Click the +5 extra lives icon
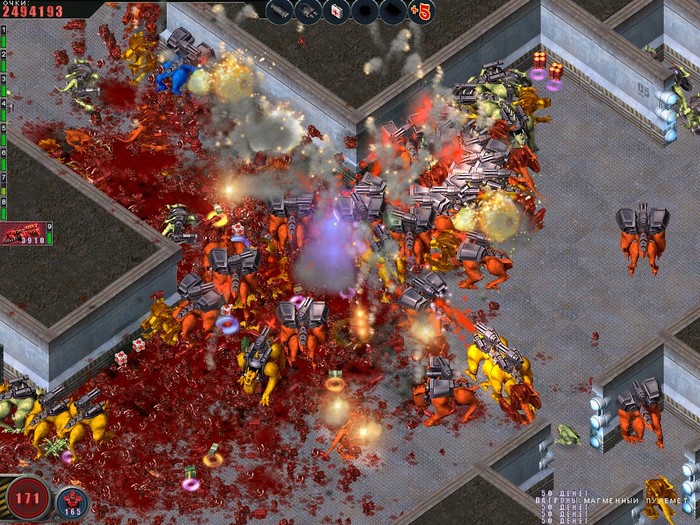The image size is (700, 525). 421,11
